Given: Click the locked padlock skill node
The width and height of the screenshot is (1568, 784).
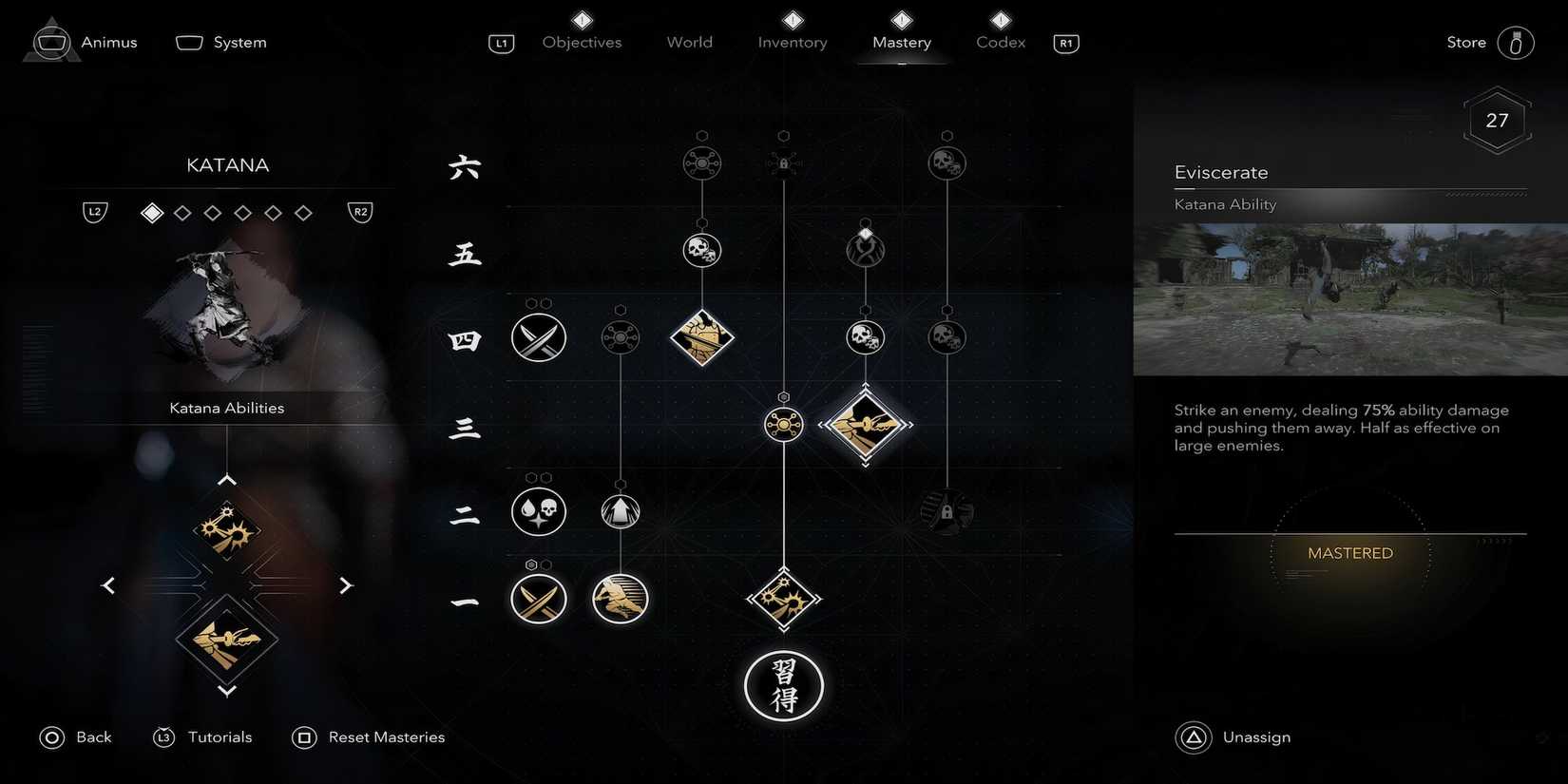Looking at the screenshot, I should click(x=783, y=163).
